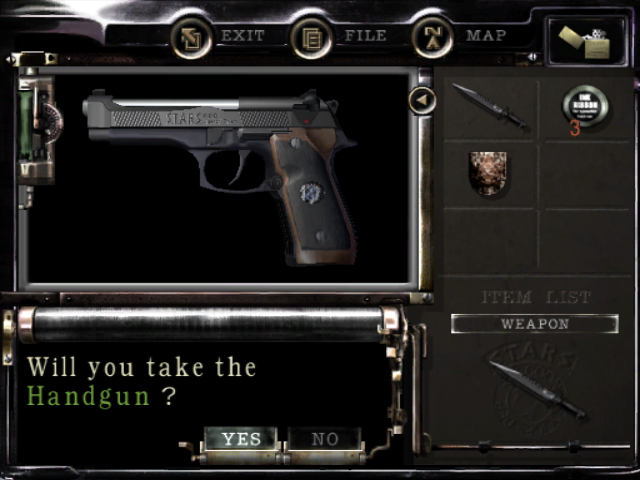Viewport: 640px width, 480px height.
Task: Click the equipped knife weapon display
Action: click(x=536, y=388)
